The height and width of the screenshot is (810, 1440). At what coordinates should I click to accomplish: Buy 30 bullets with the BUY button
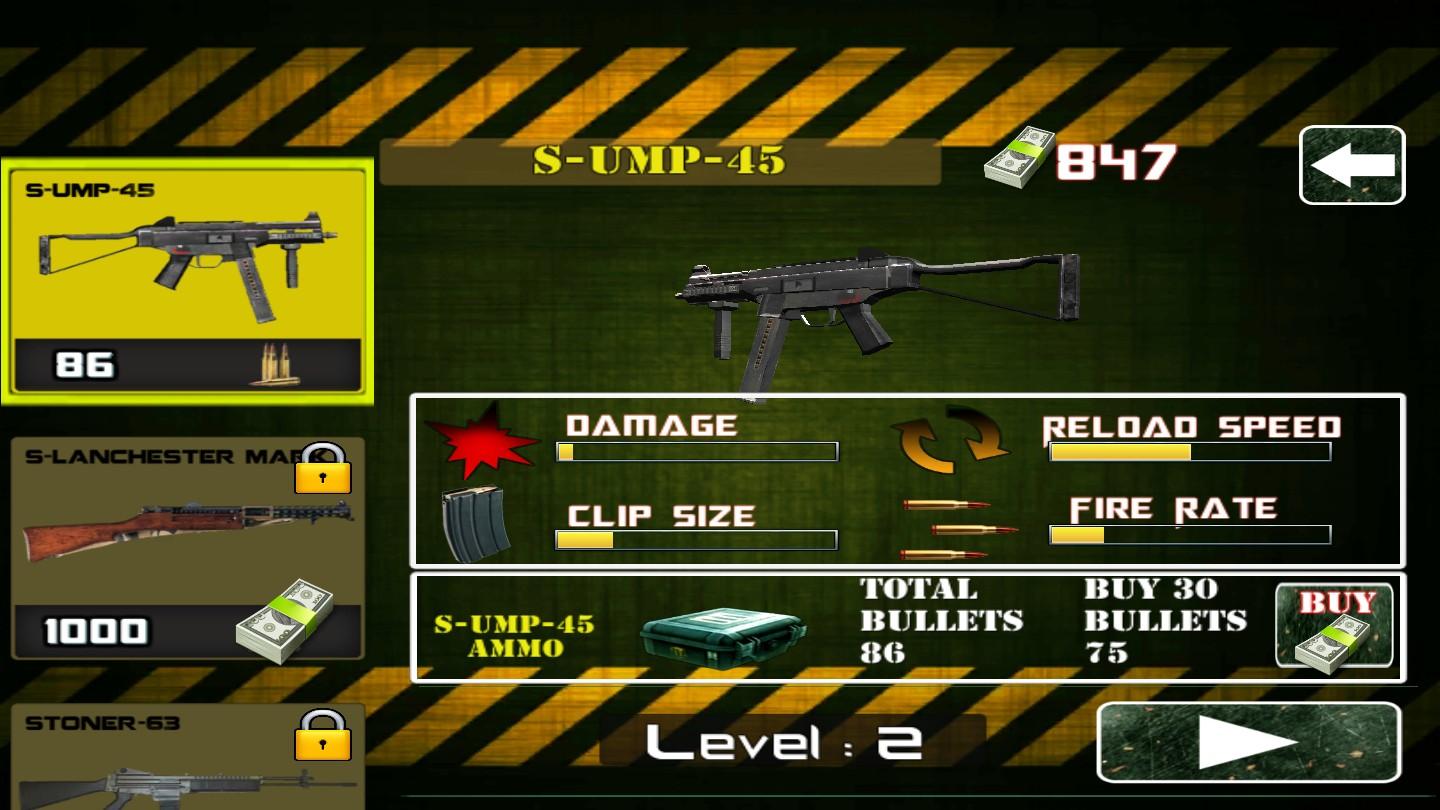[x=1335, y=626]
